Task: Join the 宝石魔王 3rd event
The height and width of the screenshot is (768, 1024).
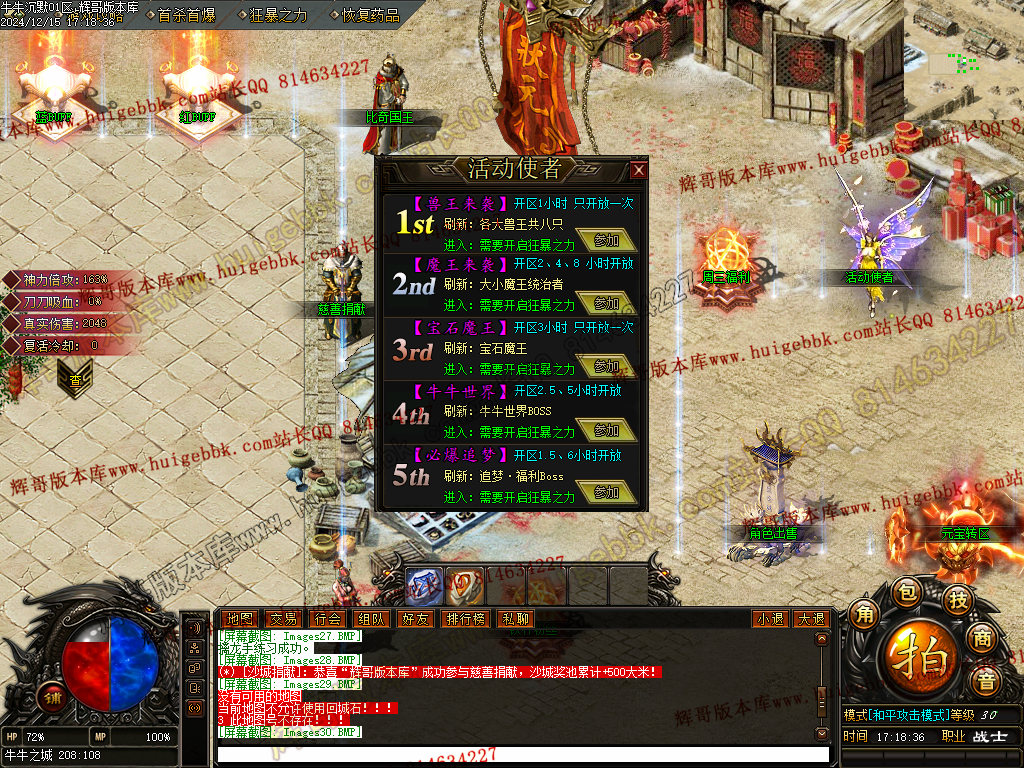Action: [x=606, y=367]
